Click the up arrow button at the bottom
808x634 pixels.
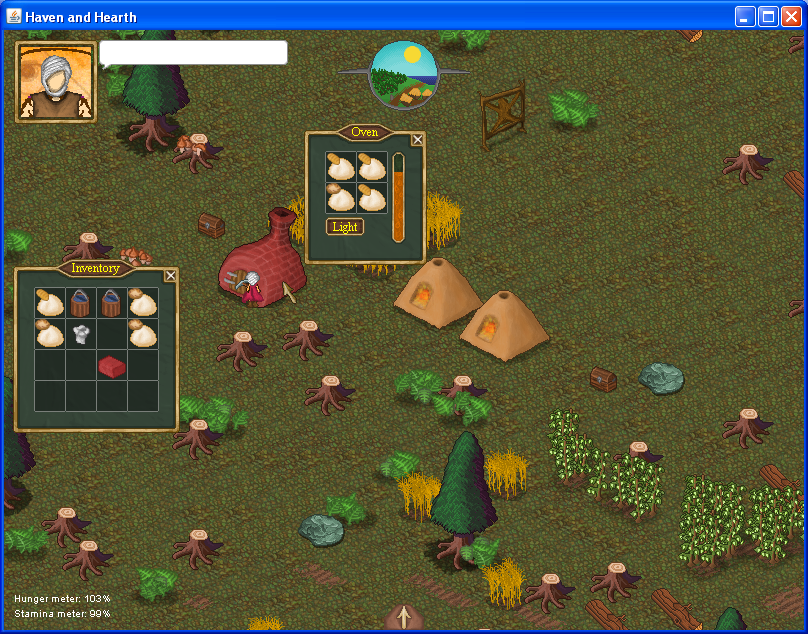[x=404, y=617]
